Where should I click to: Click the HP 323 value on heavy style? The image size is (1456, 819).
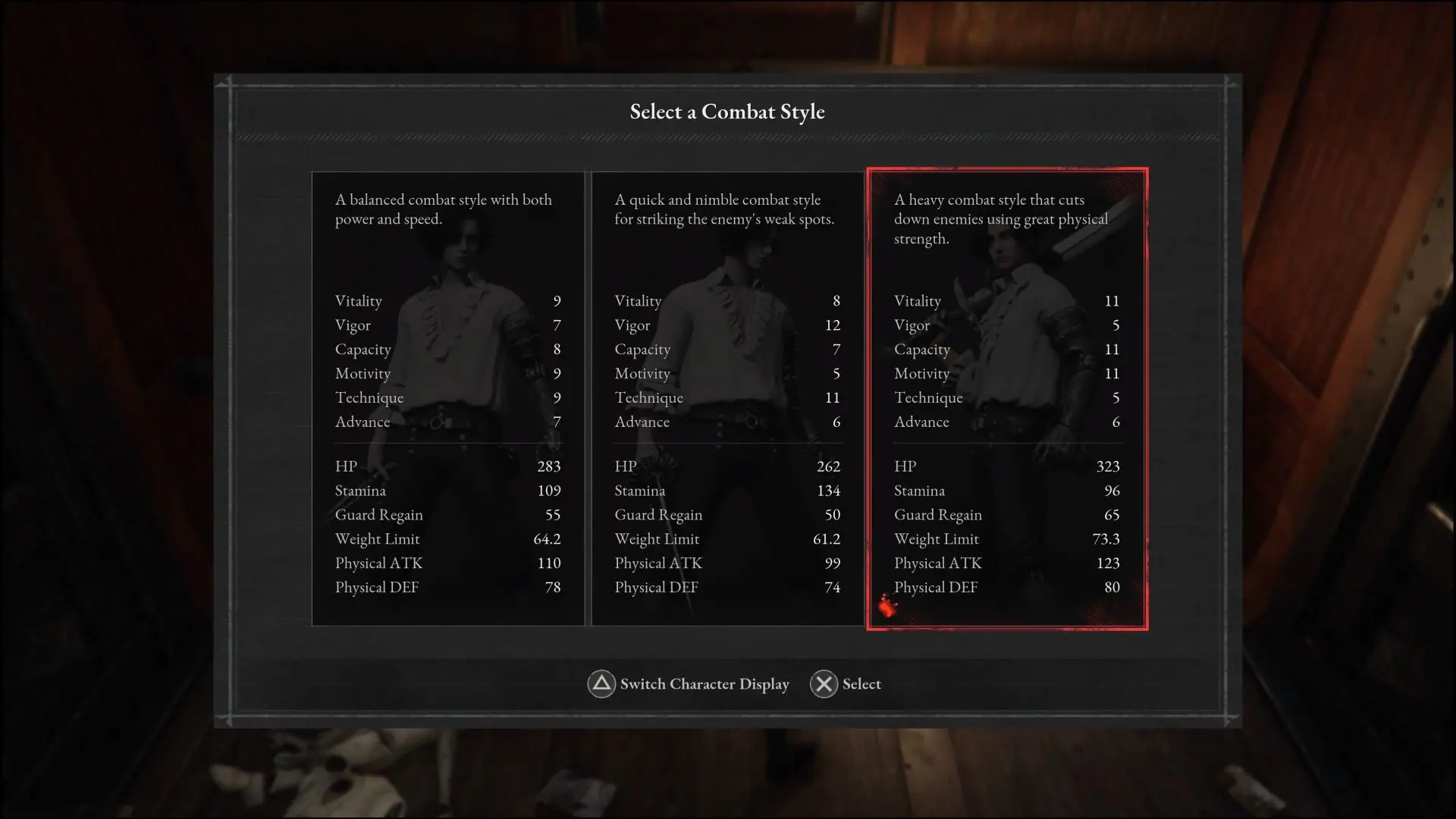[x=1108, y=466]
